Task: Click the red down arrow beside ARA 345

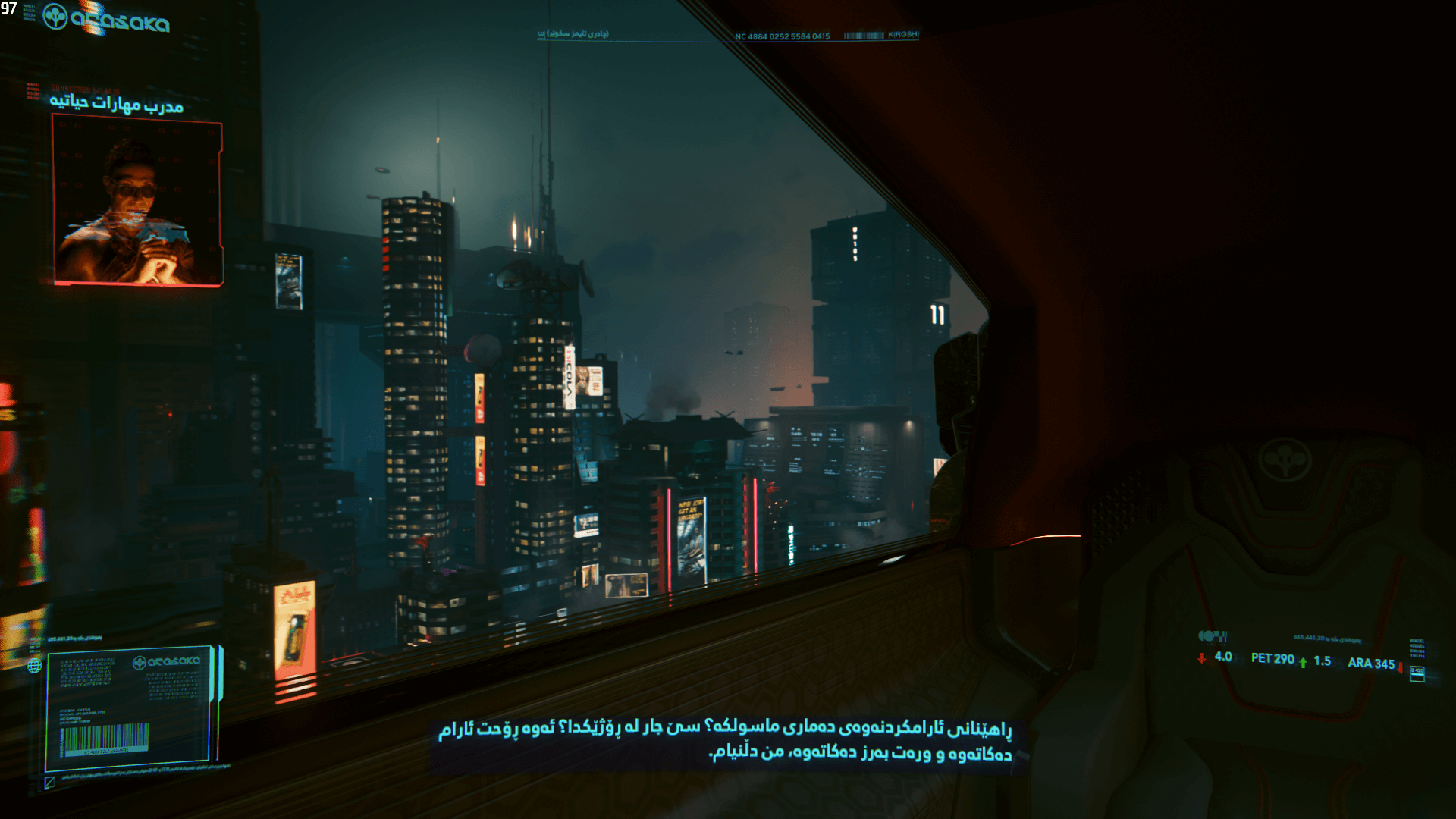Action: coord(1399,669)
